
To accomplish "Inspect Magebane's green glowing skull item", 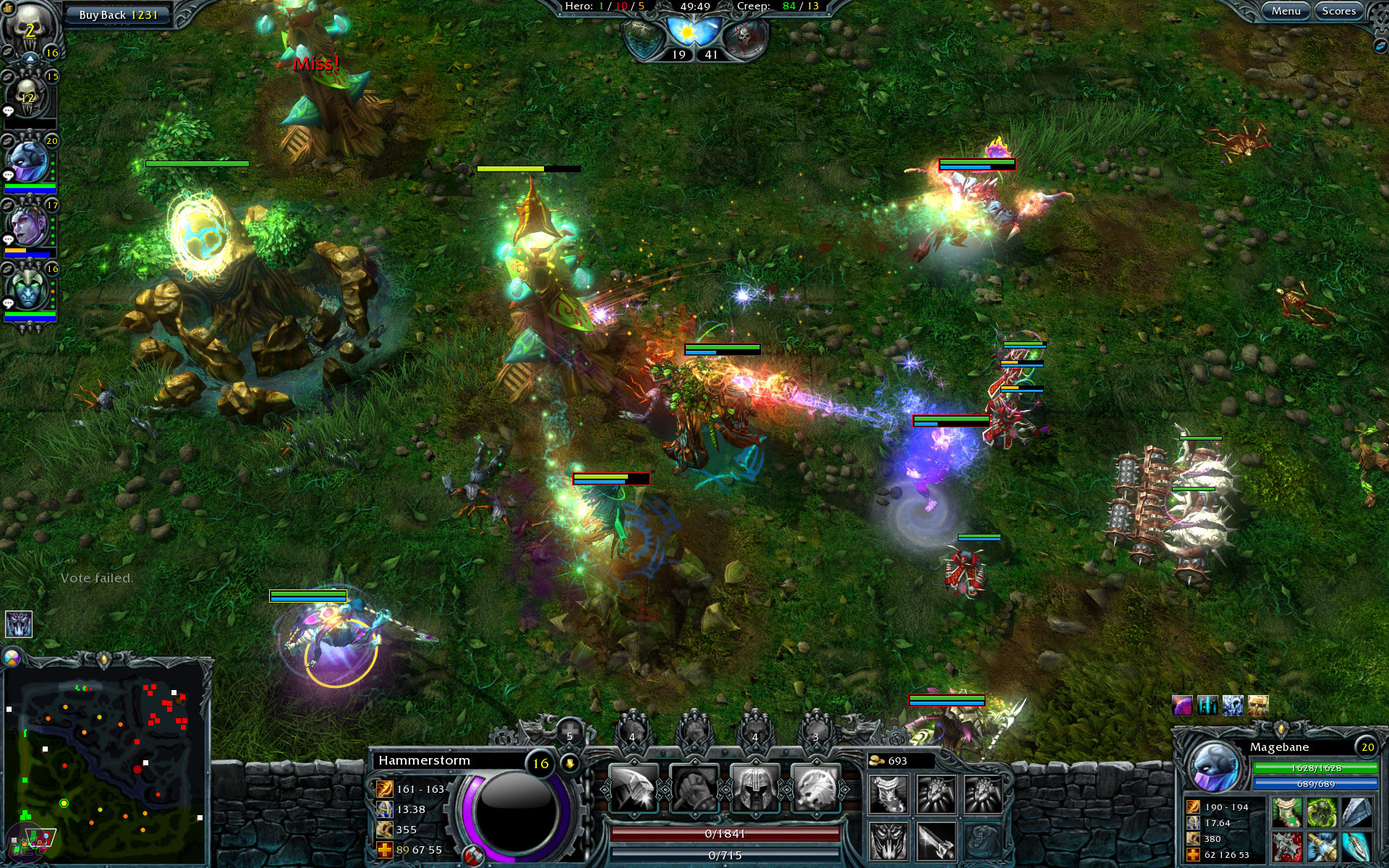I will pyautogui.click(x=1320, y=813).
